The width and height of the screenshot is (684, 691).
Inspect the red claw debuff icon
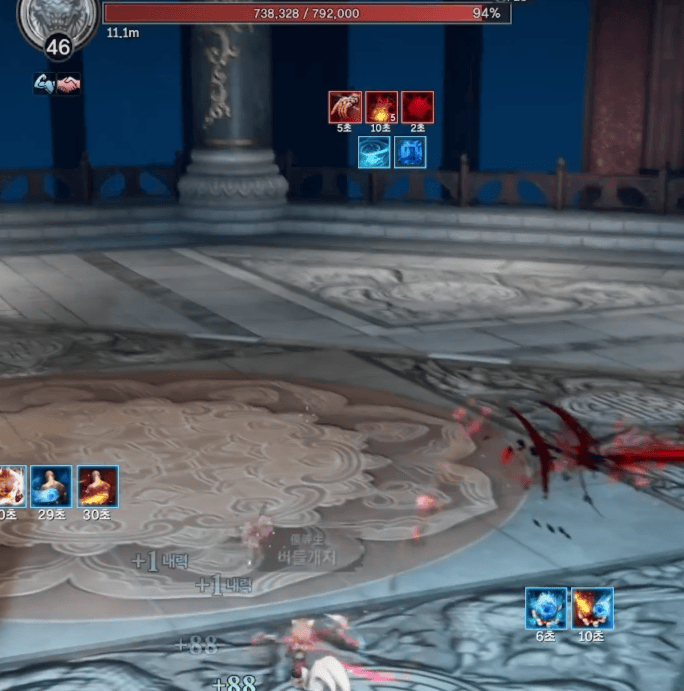[345, 107]
